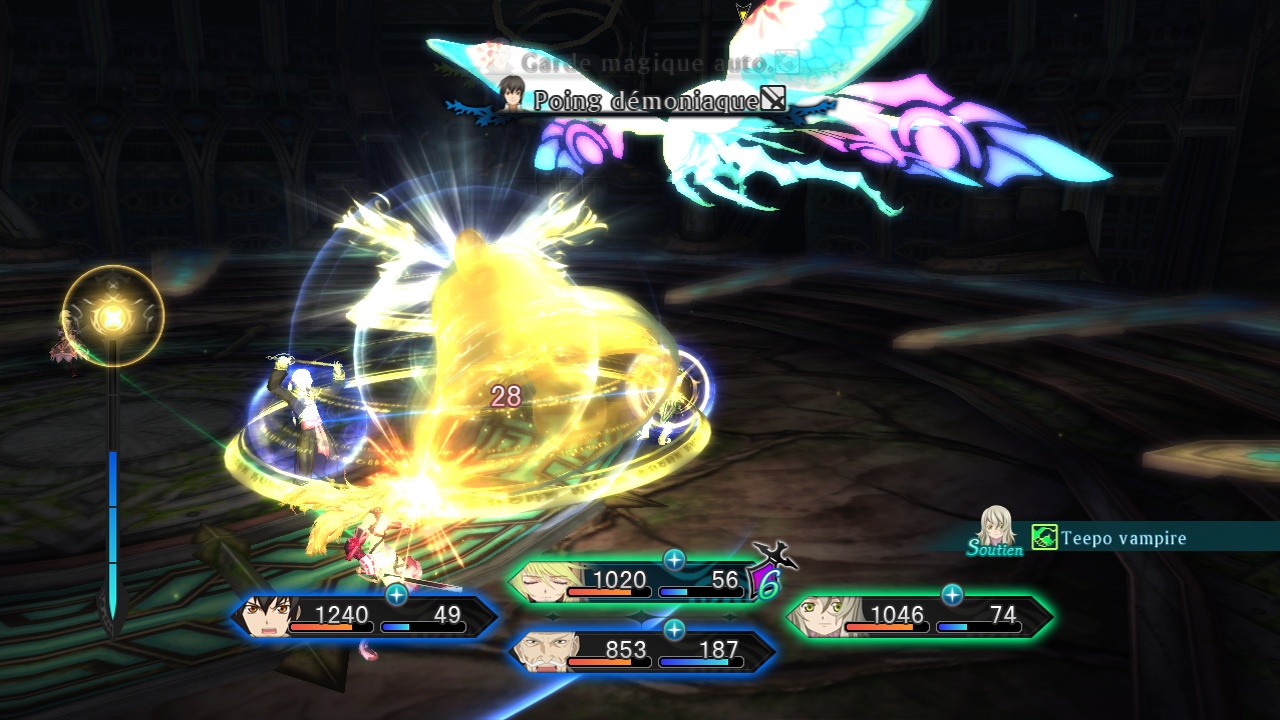Viewport: 1280px width, 720px height.
Task: Click the Teepo vampire support skill icon
Action: pyautogui.click(x=1045, y=538)
